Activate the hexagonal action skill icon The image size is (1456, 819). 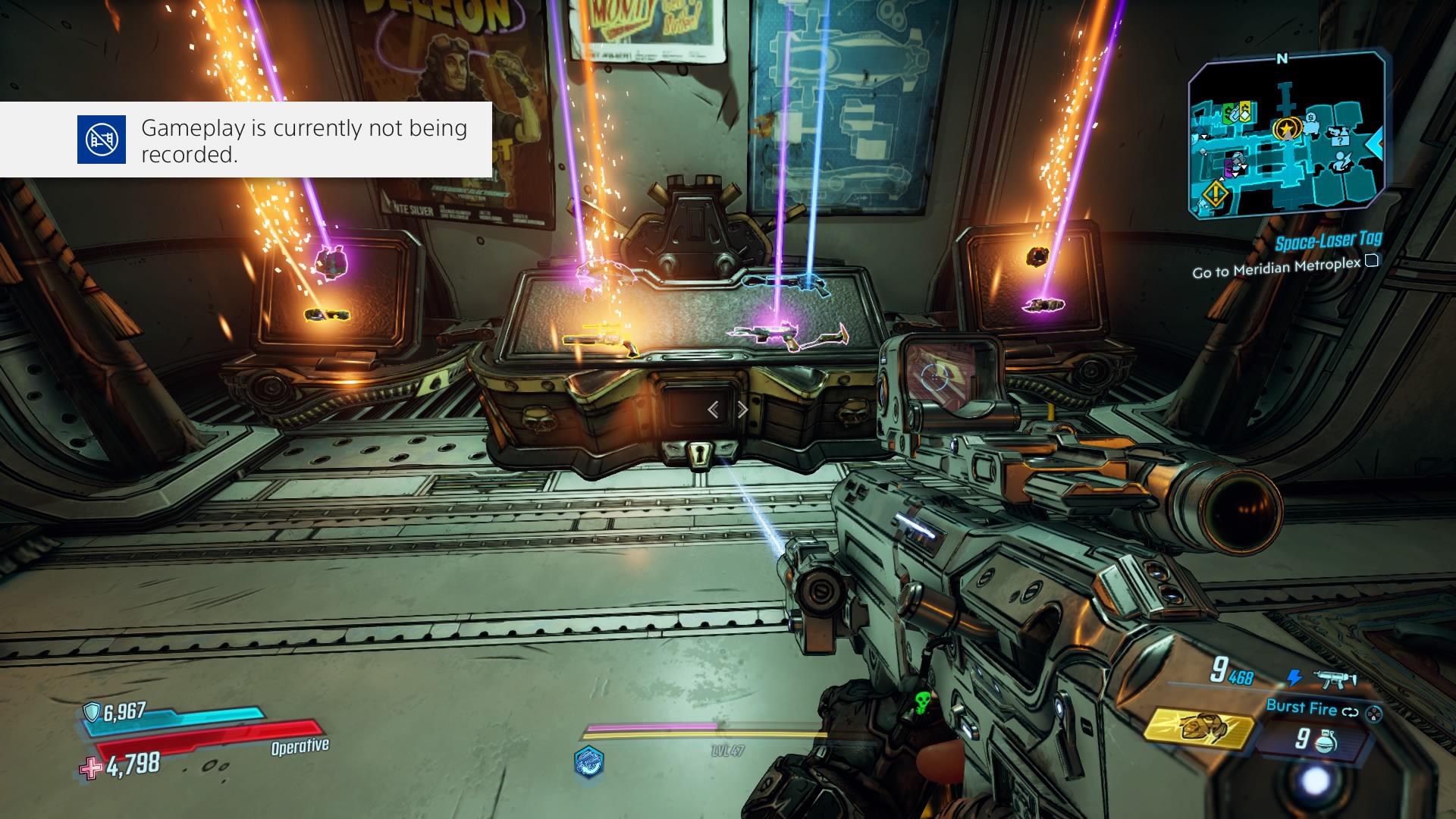pyautogui.click(x=589, y=761)
